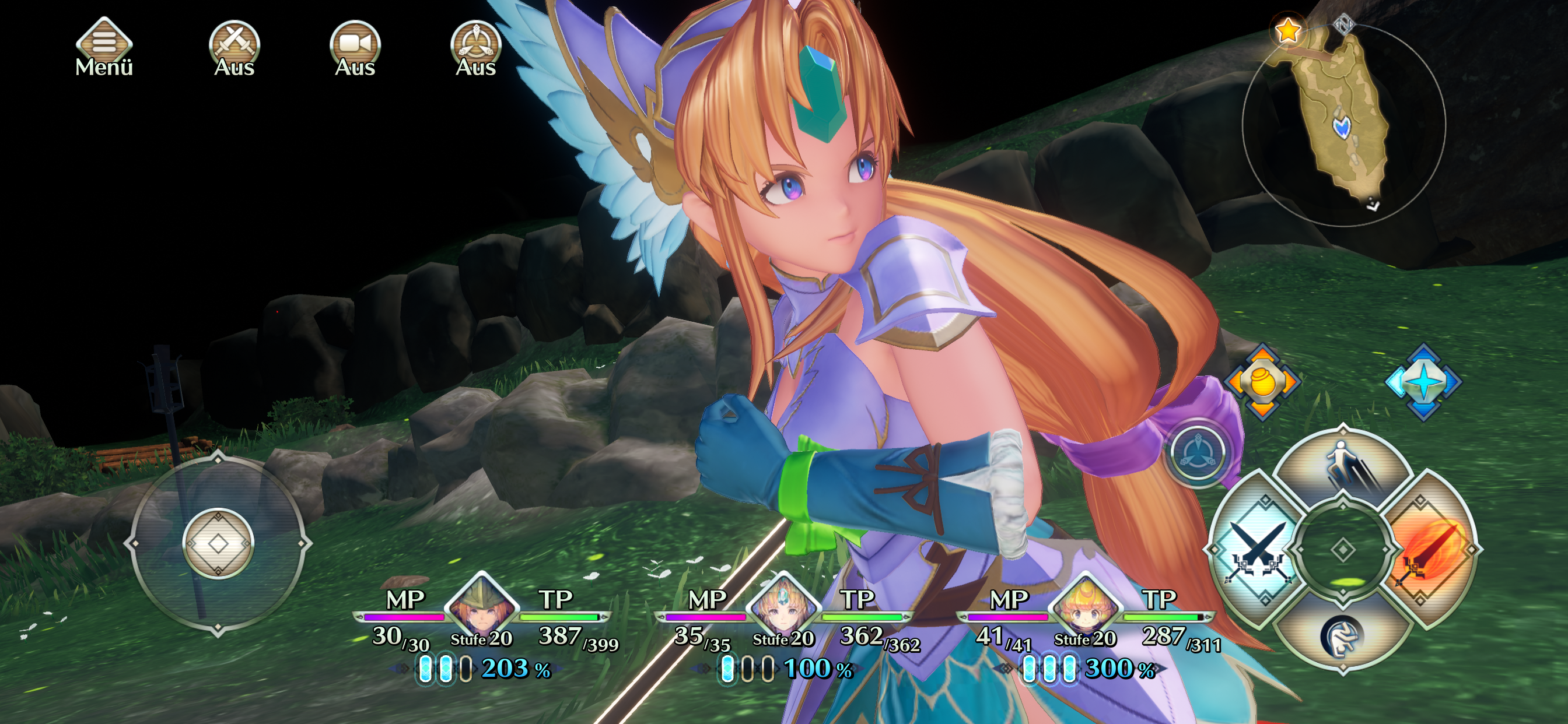Screen dimensions: 1568x724
Task: Tap the virtual joystick center knob
Action: pos(218,543)
